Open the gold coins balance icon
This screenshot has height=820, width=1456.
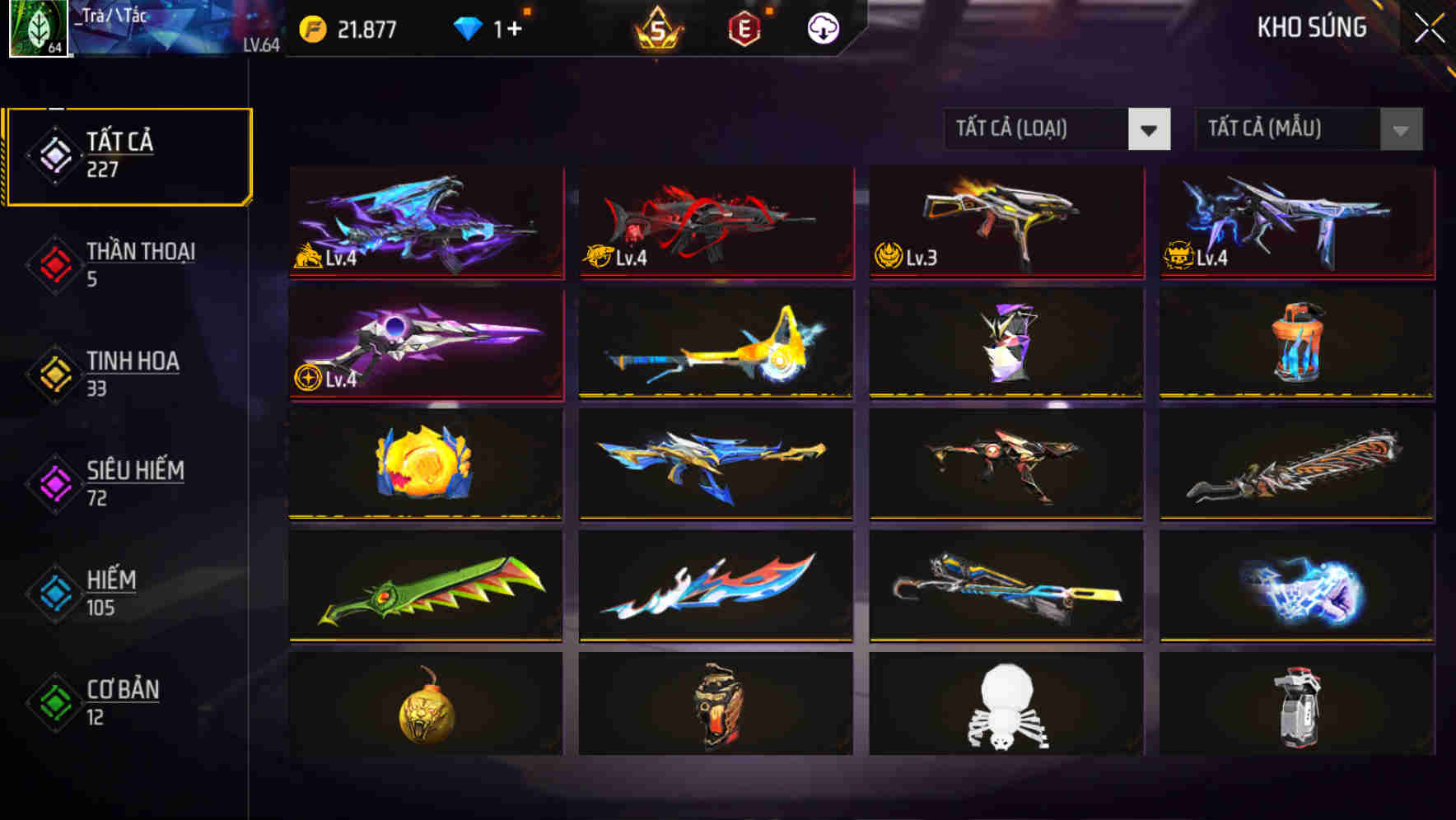tap(311, 26)
